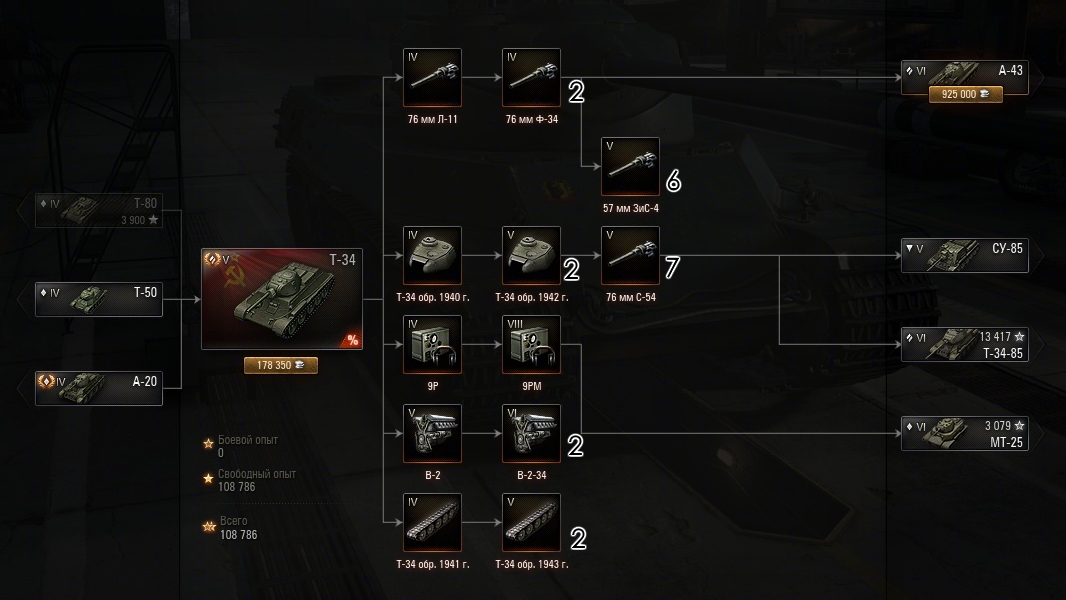1066x600 pixels.
Task: Click the 9R radio module
Action: click(x=432, y=344)
